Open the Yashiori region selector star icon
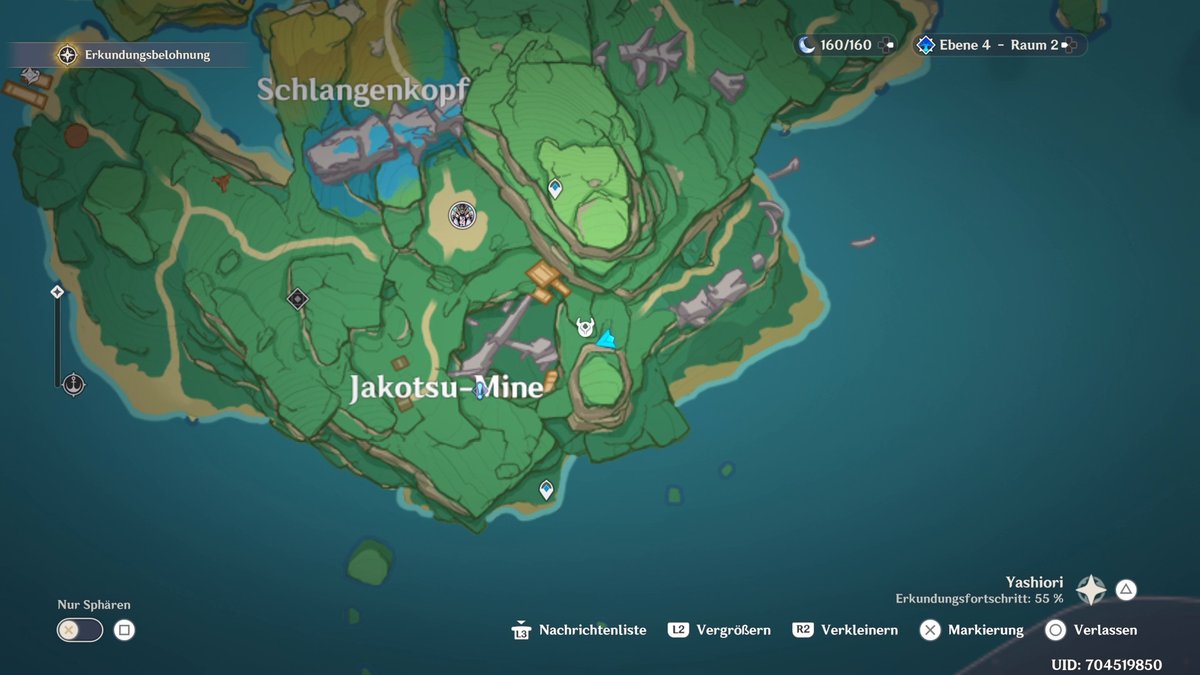This screenshot has height=675, width=1200. (1091, 590)
